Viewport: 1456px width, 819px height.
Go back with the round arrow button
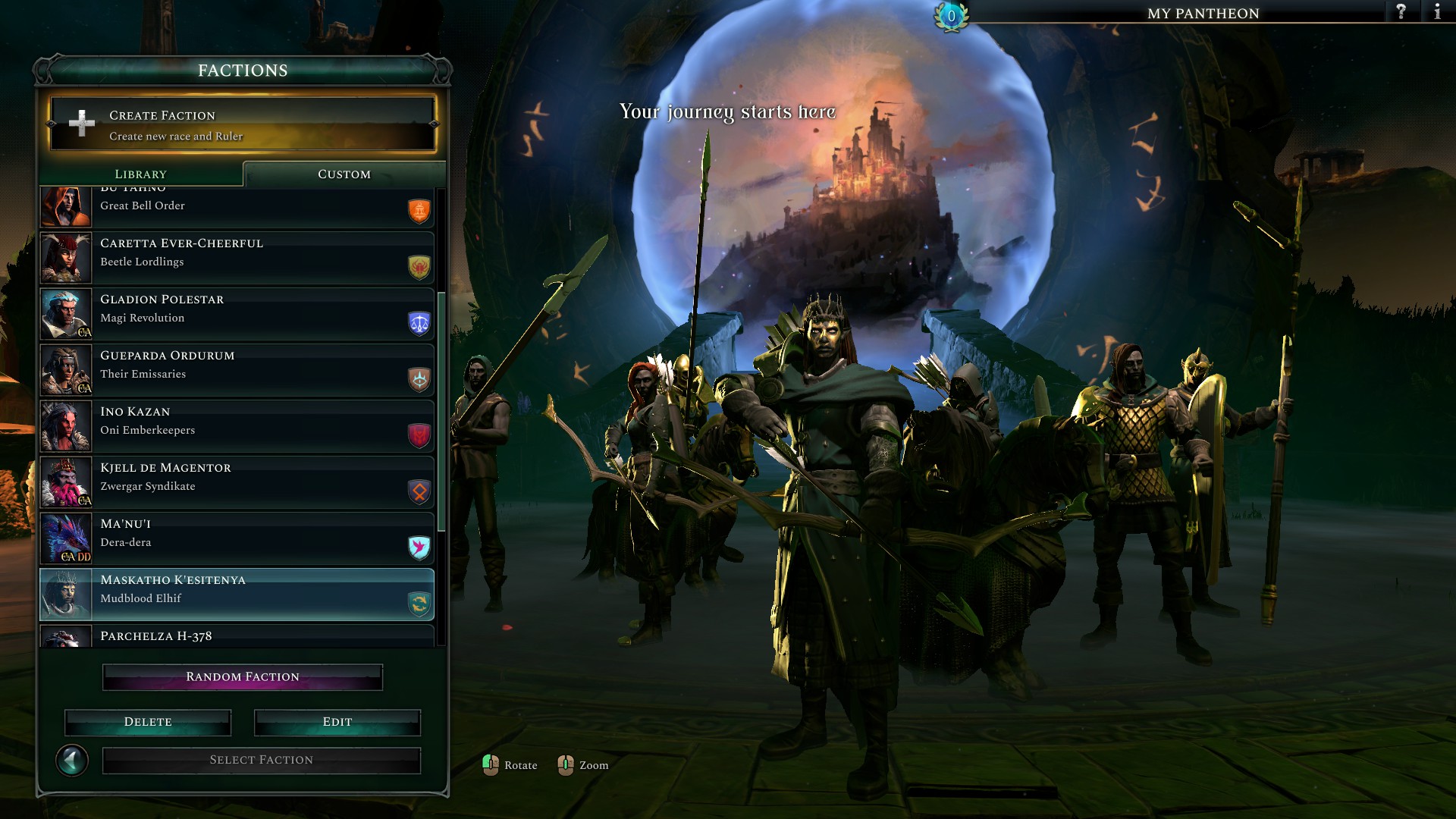[72, 760]
